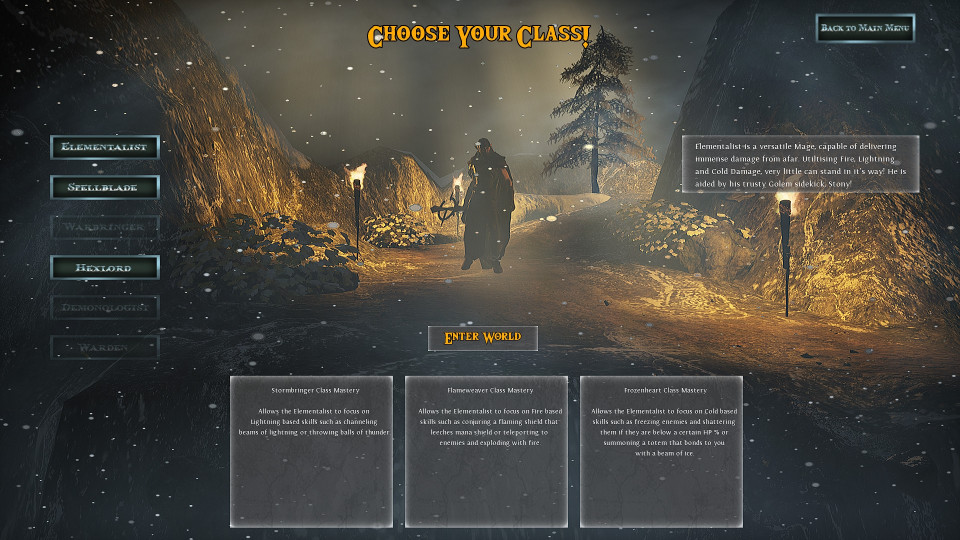Click the Enter World button
This screenshot has width=960, height=540.
482,338
